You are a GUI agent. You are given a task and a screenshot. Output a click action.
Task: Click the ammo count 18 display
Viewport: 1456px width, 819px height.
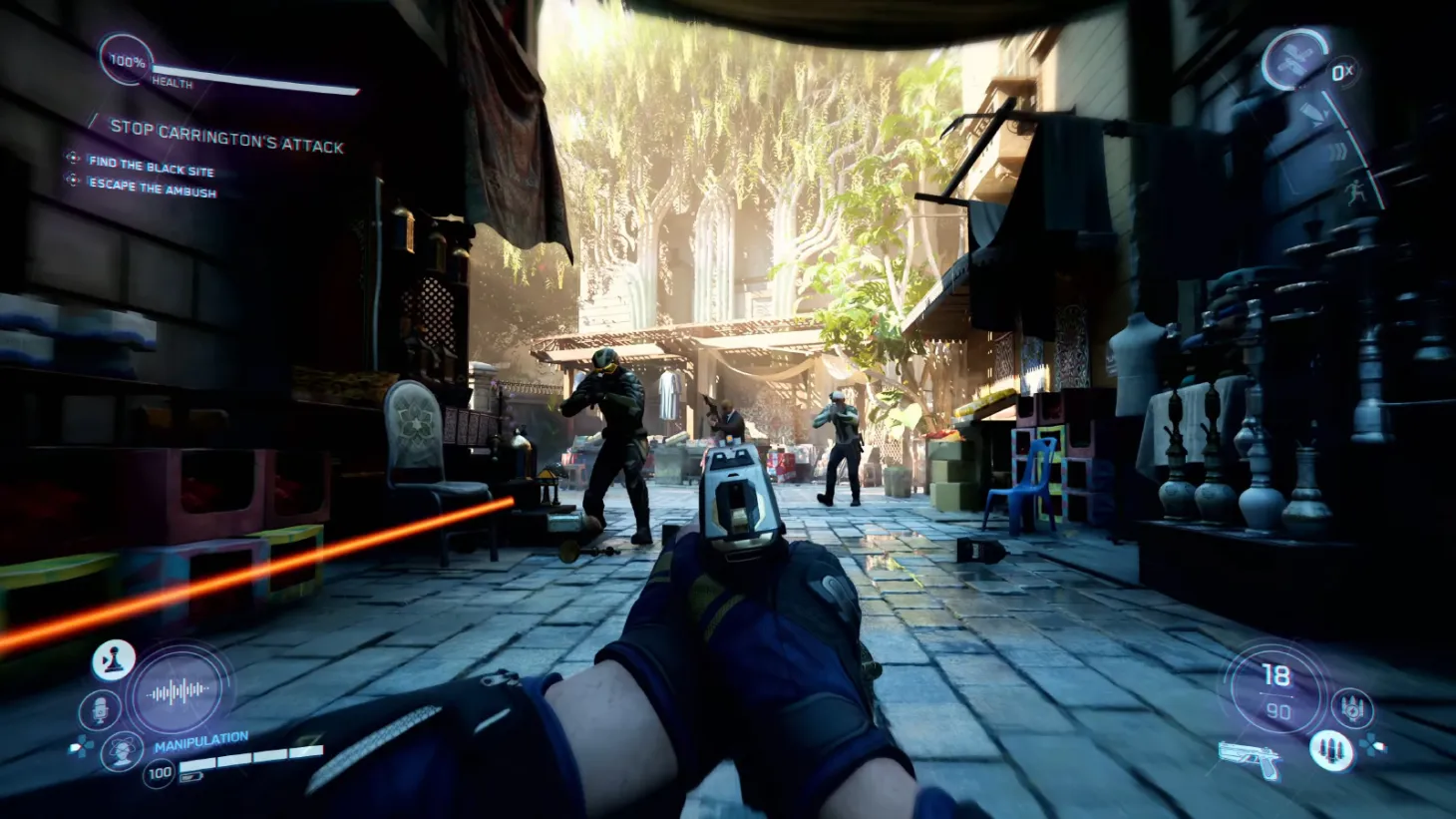[x=1277, y=674]
